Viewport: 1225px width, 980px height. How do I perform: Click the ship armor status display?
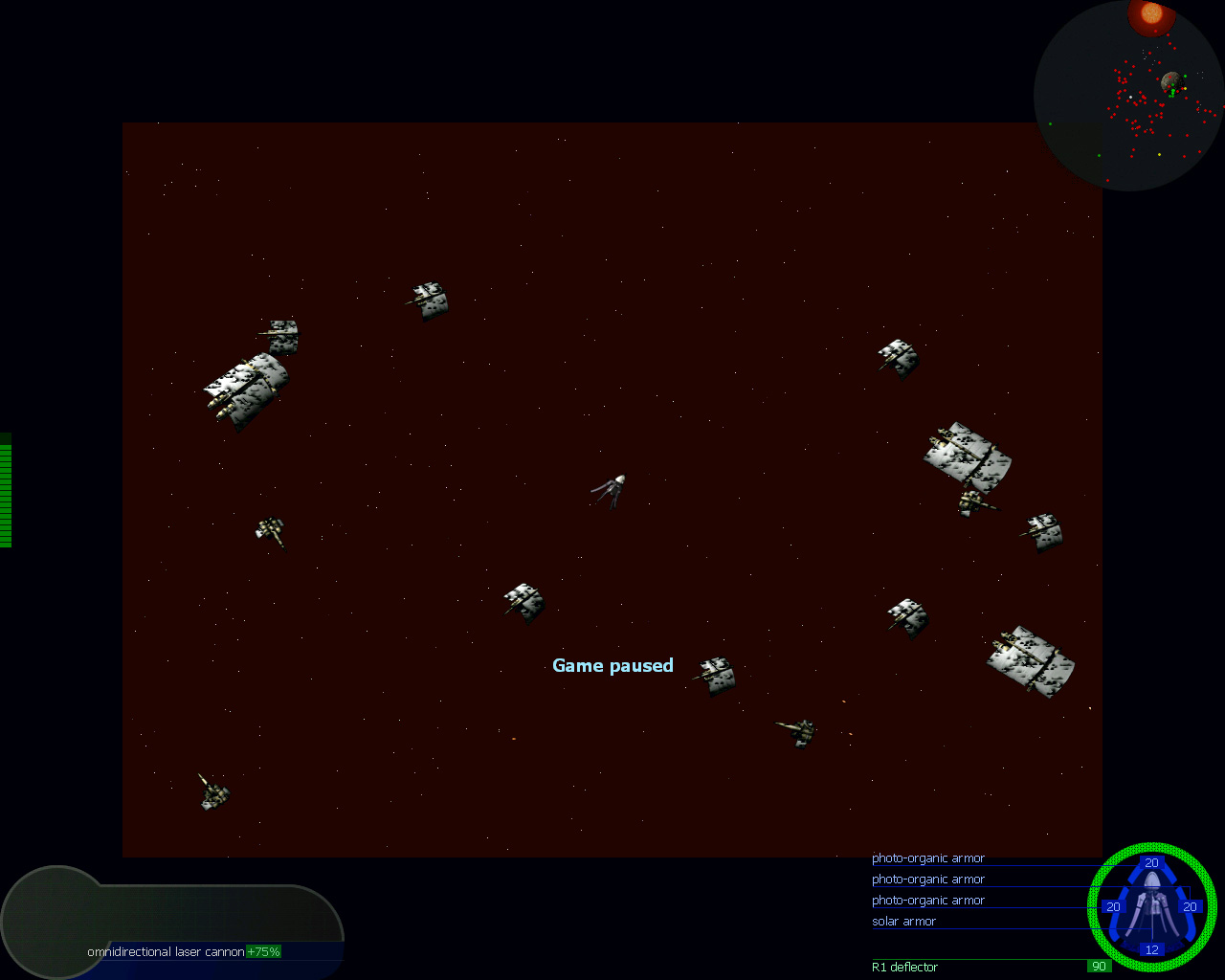[x=1151, y=907]
